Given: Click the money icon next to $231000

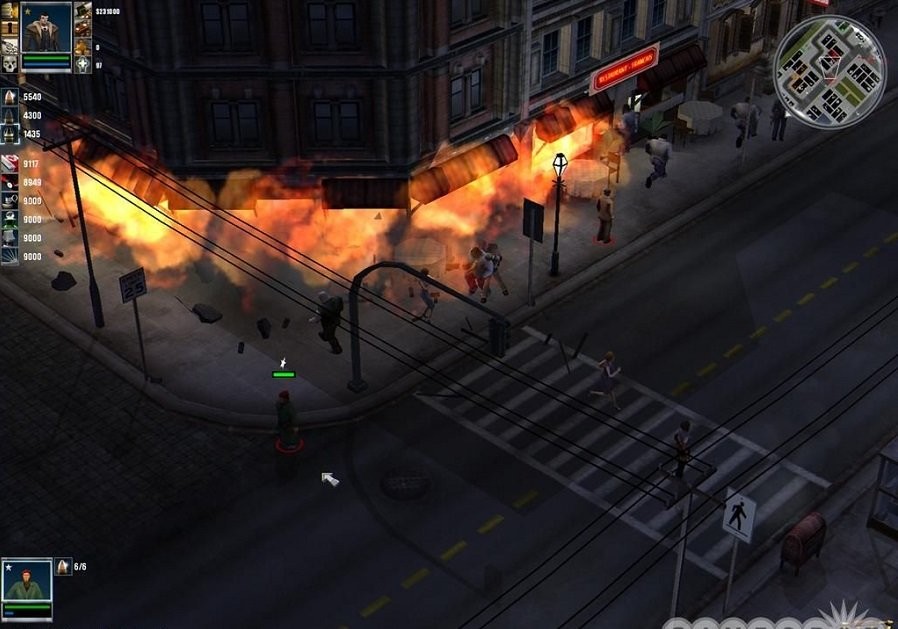Looking at the screenshot, I should (82, 12).
